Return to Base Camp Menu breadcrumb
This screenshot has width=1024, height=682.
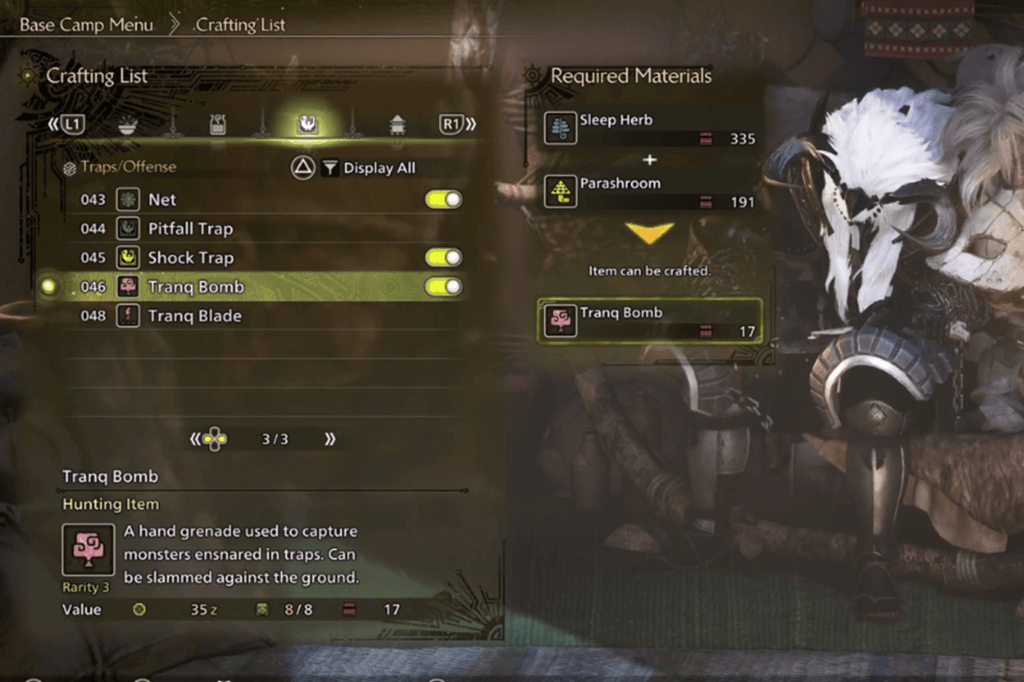click(x=87, y=24)
